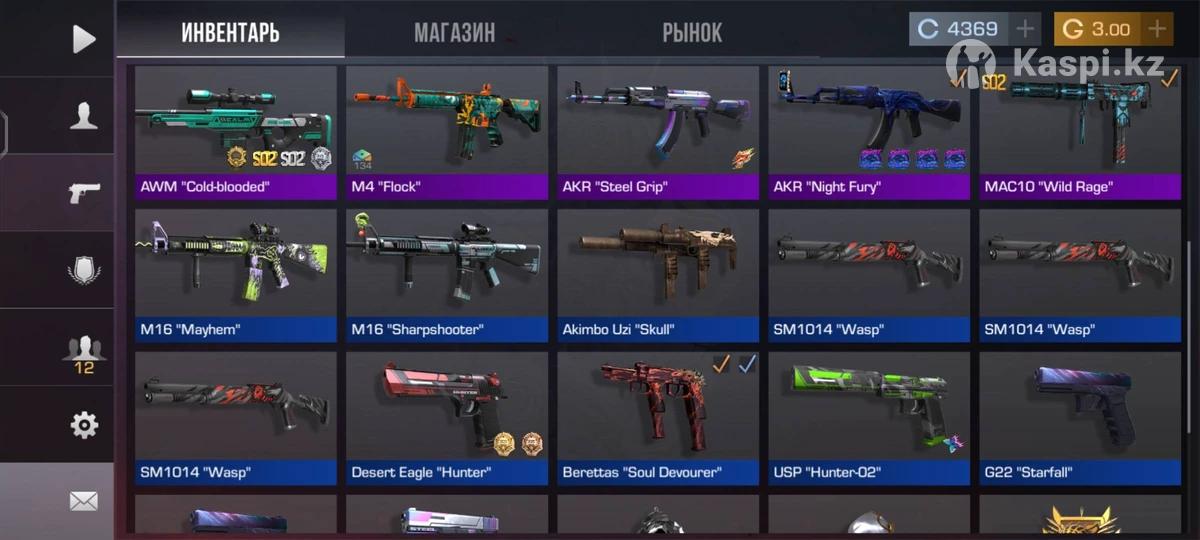Open the player profile icon

[x=84, y=115]
